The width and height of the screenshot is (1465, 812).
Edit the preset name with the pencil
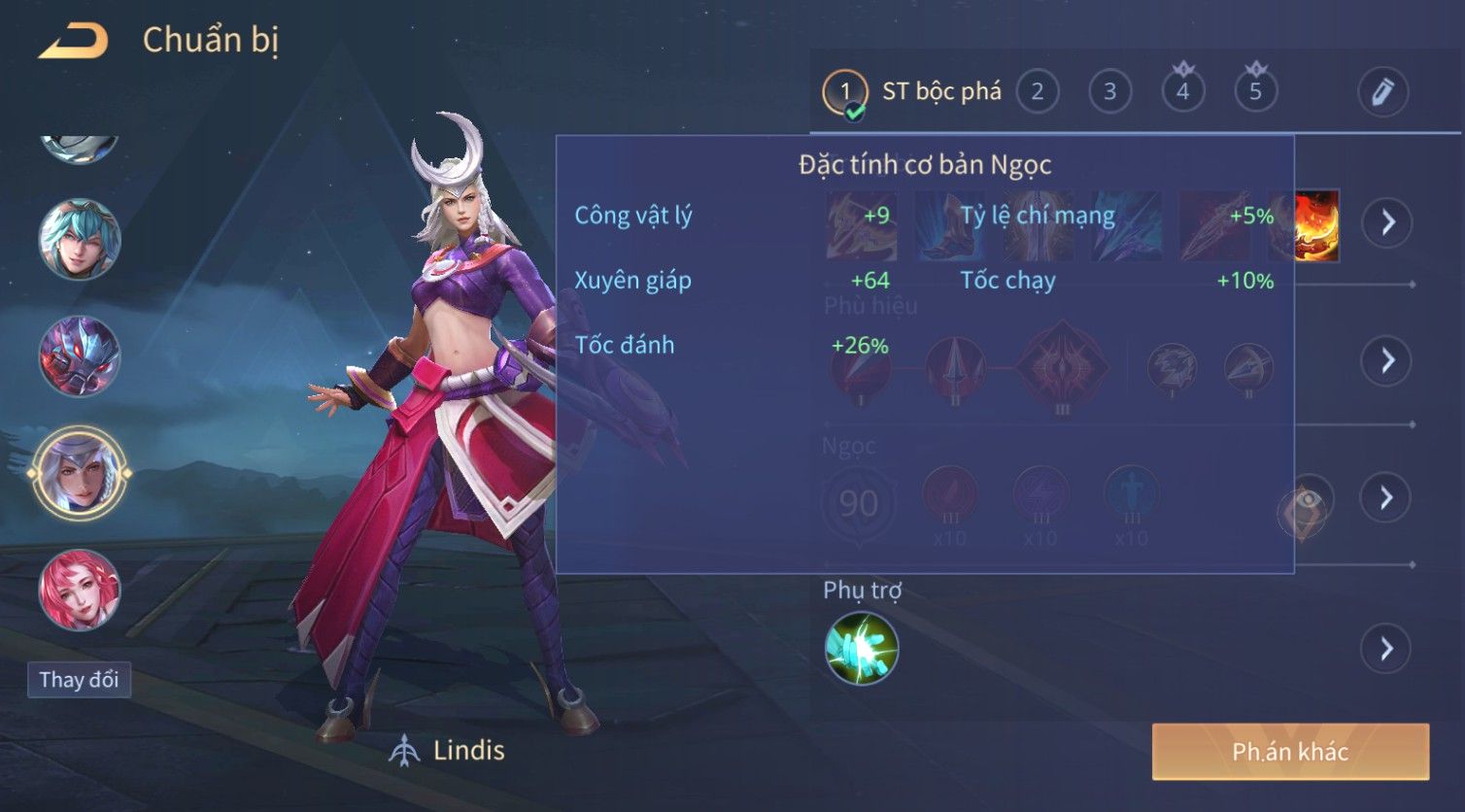click(x=1382, y=92)
